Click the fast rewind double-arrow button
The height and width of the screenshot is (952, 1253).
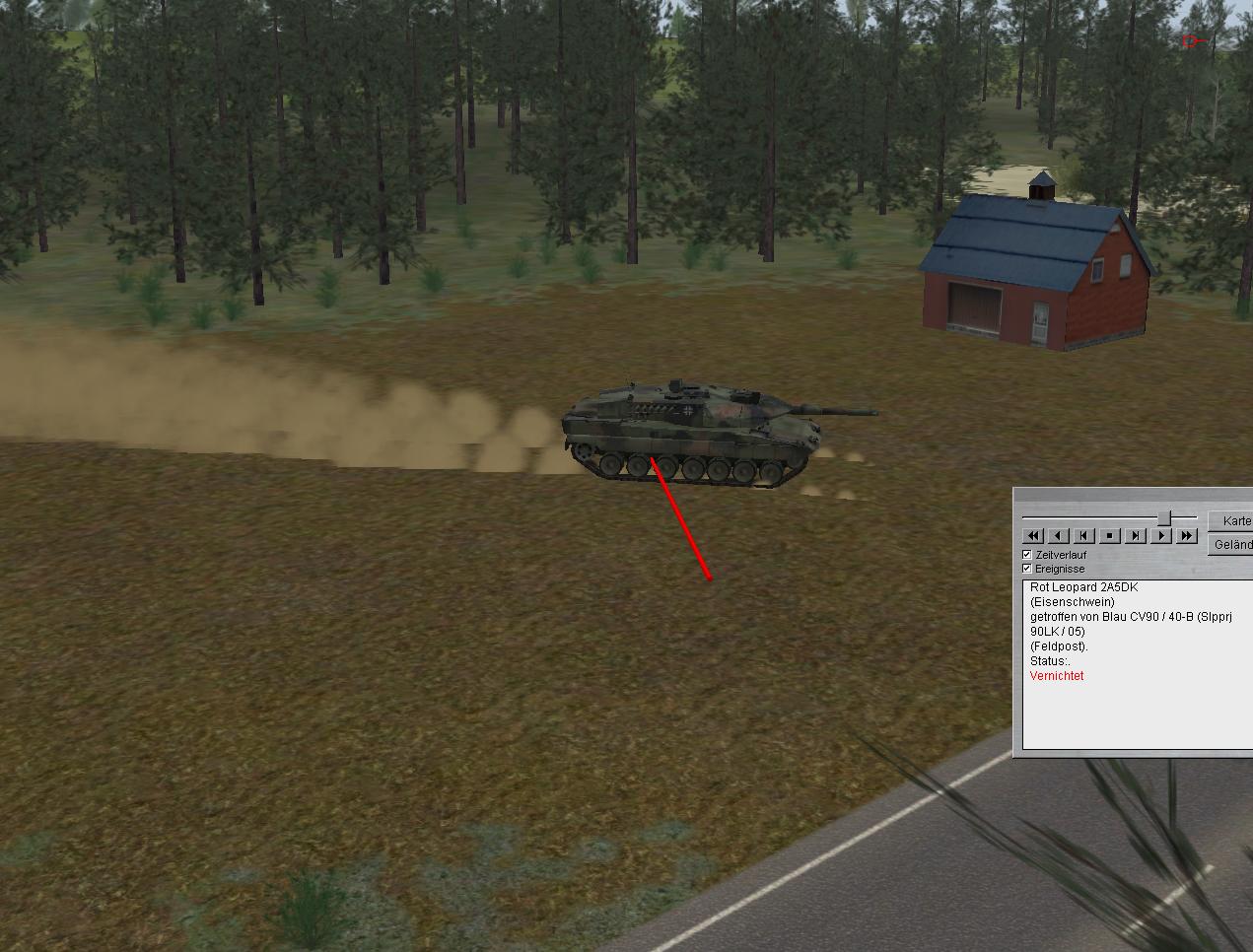[x=1032, y=535]
